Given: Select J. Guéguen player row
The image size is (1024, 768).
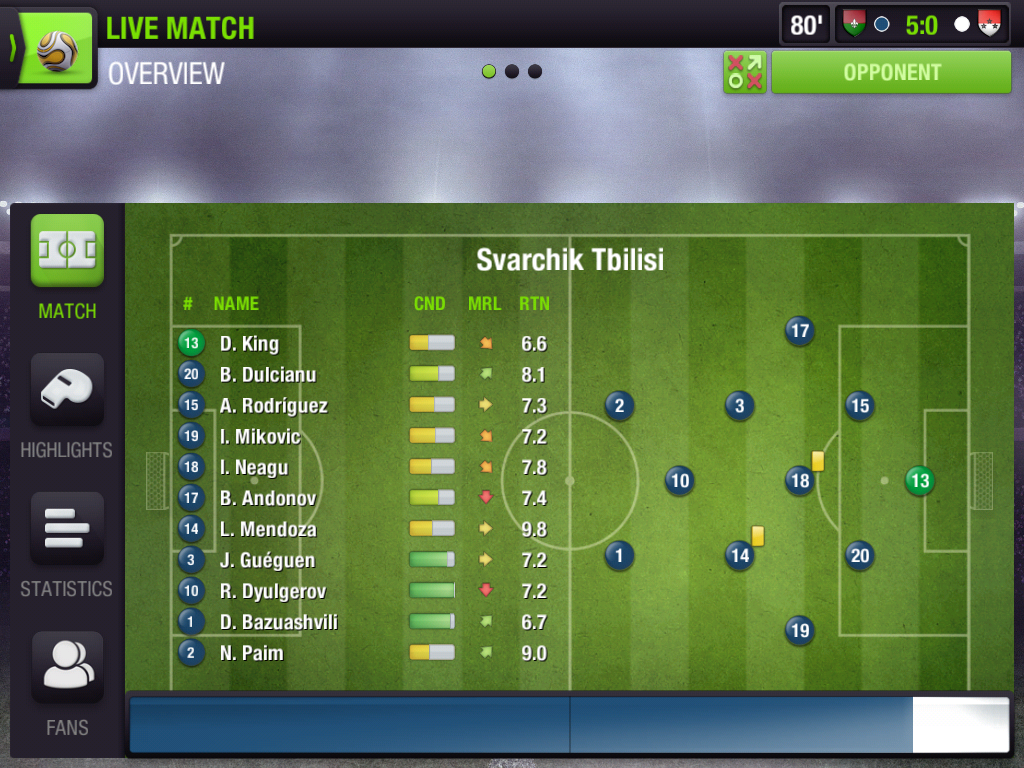Looking at the screenshot, I should 267,560.
